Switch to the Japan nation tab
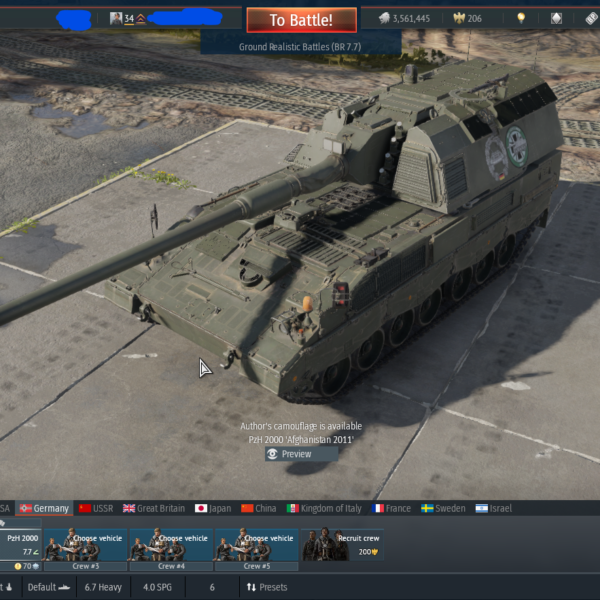The image size is (600, 600). [213, 508]
